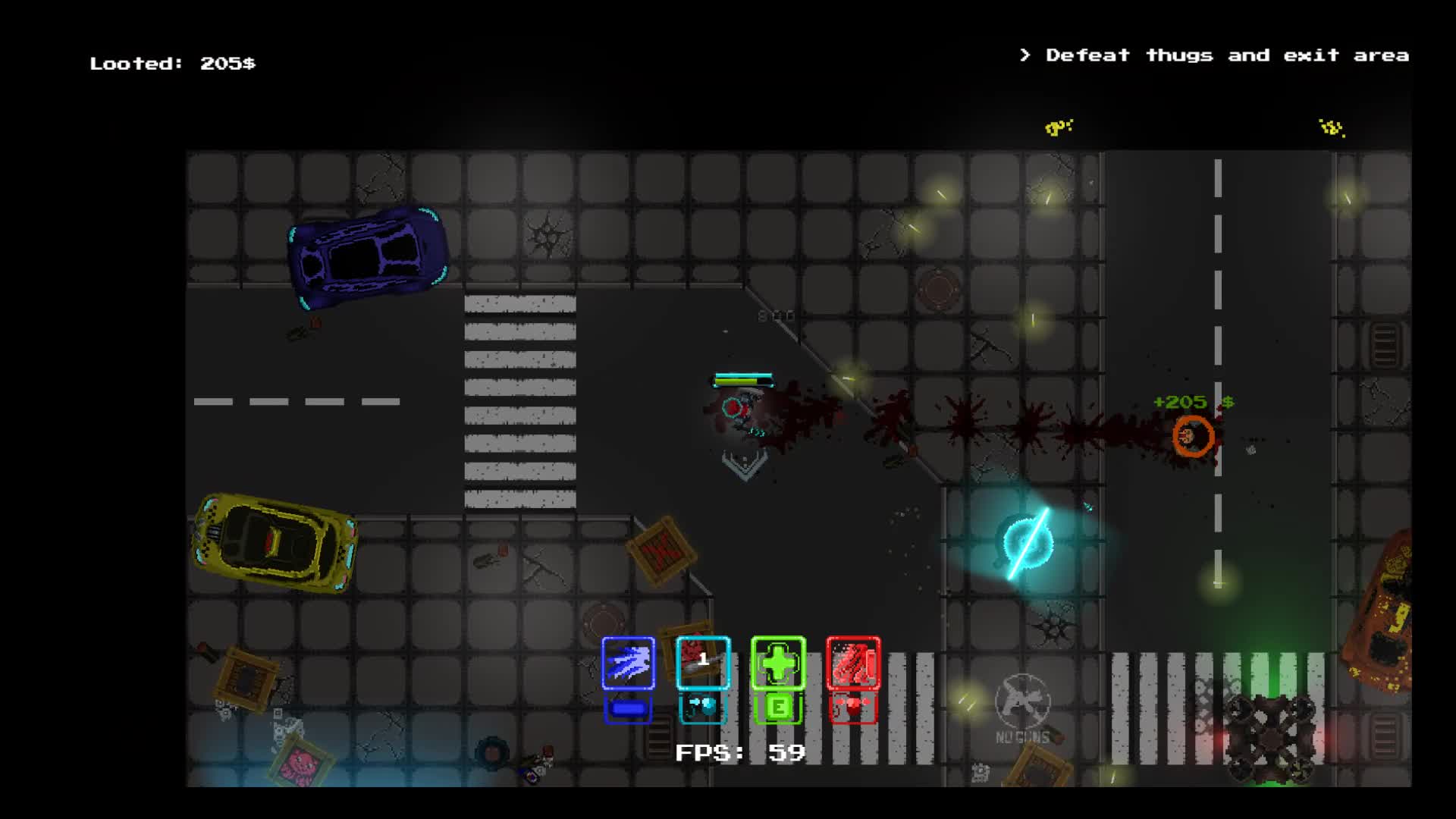Viewport: 1456px width, 819px height.
Task: Activate the green medkit ability icon
Action: click(x=778, y=664)
